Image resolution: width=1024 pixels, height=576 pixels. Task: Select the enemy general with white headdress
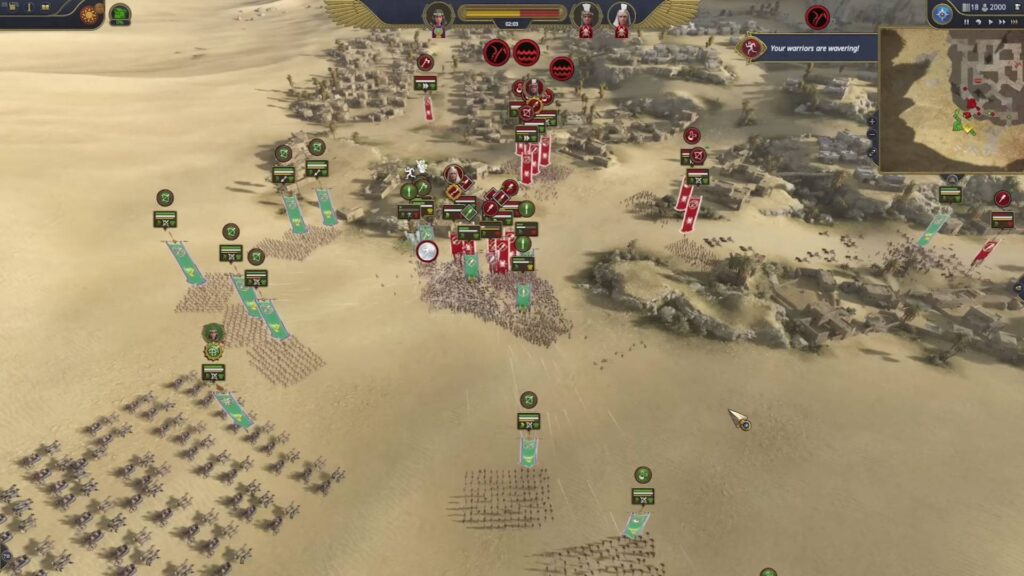[621, 16]
